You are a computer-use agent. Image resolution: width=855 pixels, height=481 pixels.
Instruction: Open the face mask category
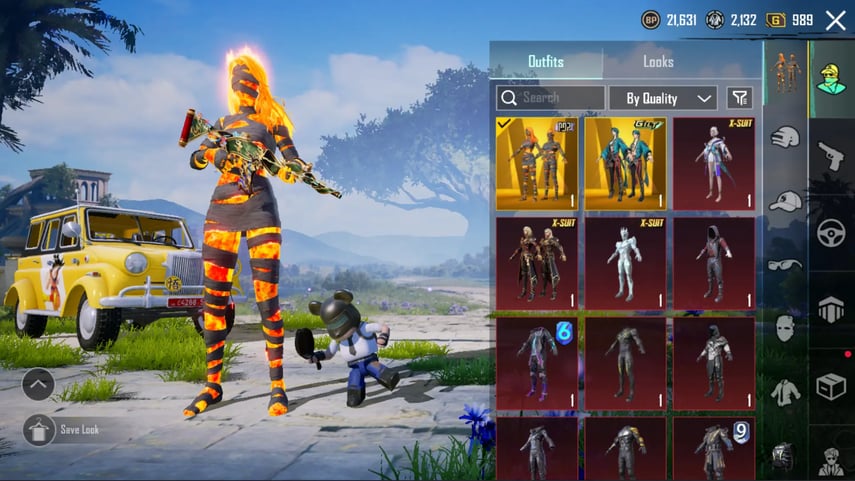pos(785,327)
